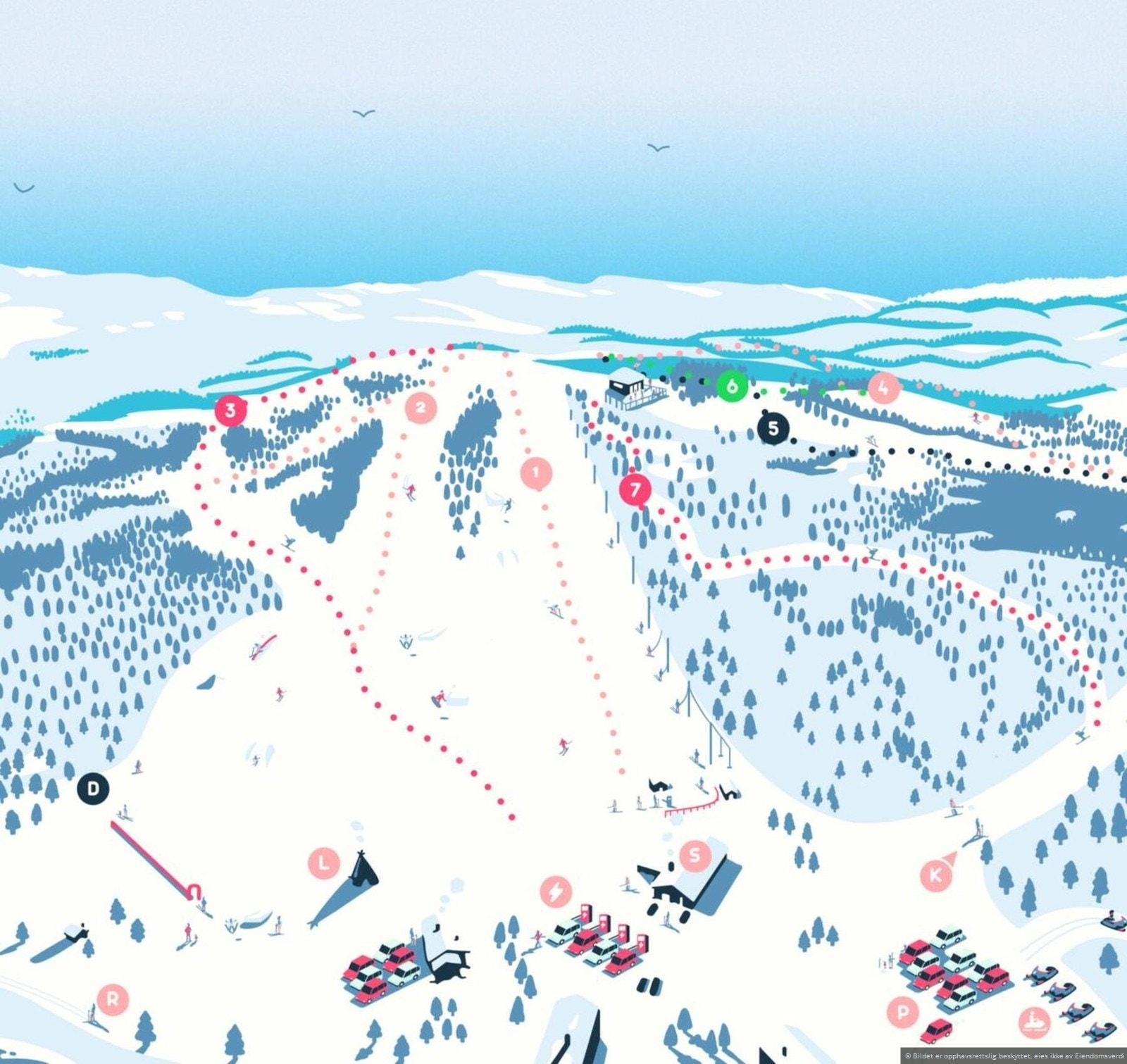Click trail marker number 1
Image resolution: width=1127 pixels, height=1064 pixels.
536,472
